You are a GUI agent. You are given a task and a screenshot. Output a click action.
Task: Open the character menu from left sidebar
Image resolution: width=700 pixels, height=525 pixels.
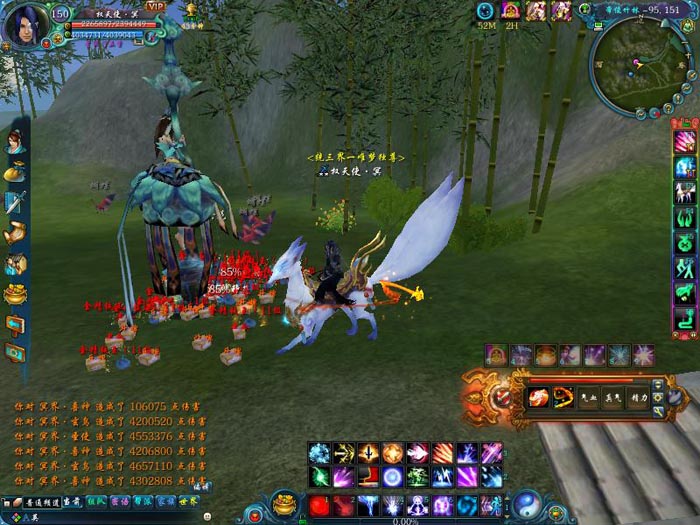point(15,142)
